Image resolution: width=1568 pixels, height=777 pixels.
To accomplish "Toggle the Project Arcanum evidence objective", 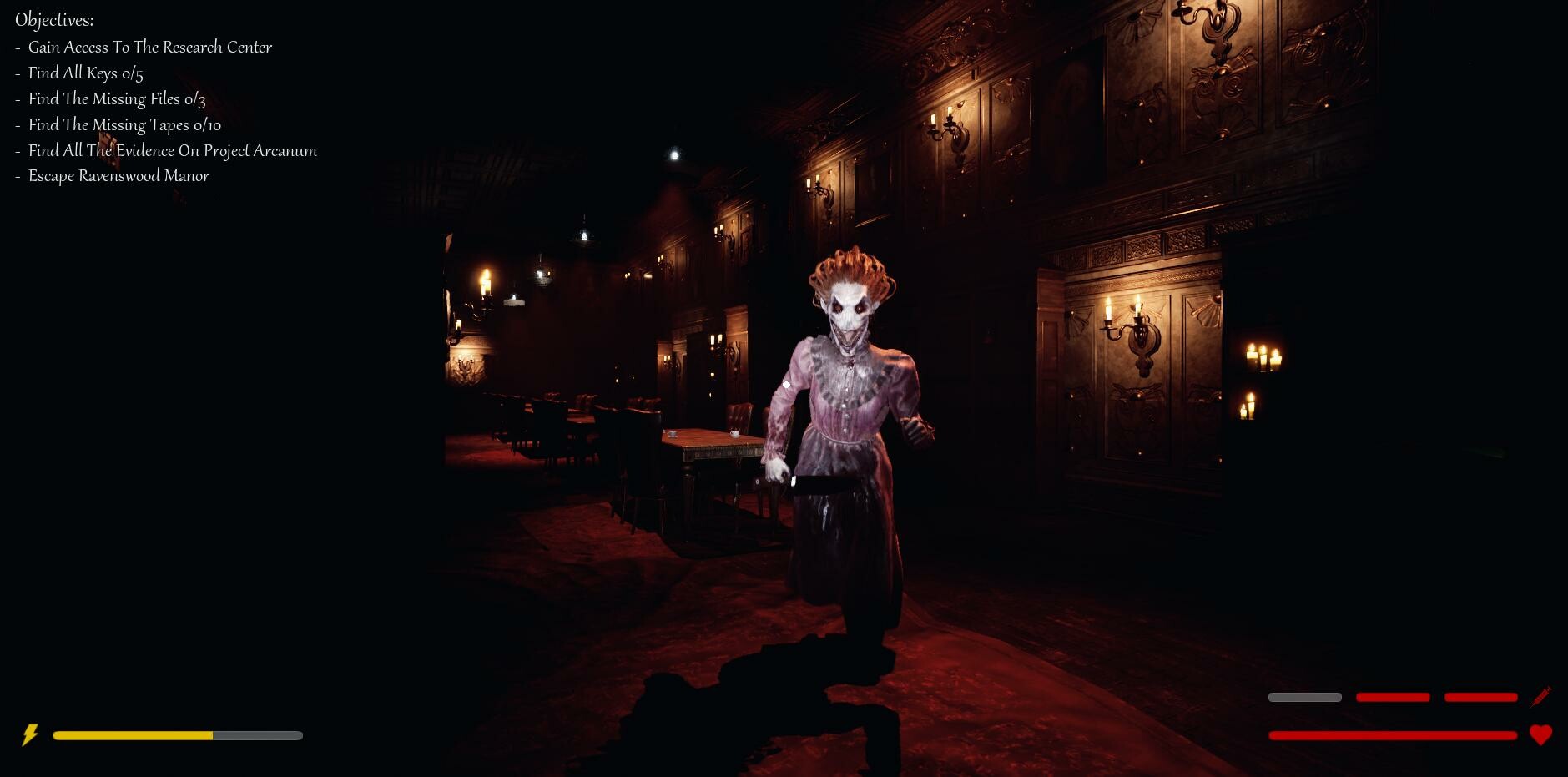I will click(172, 151).
